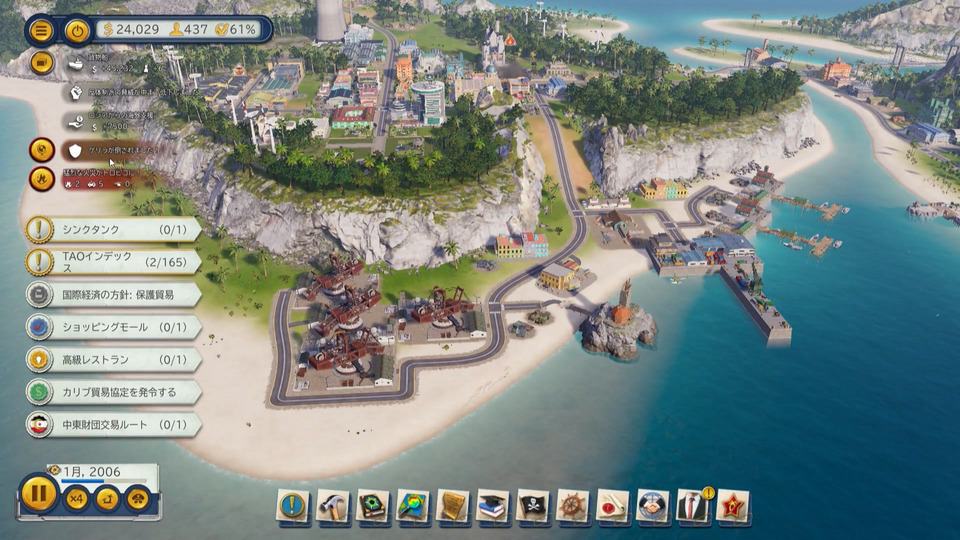
Task: Open the ship's wheel trade menu
Action: click(x=573, y=506)
